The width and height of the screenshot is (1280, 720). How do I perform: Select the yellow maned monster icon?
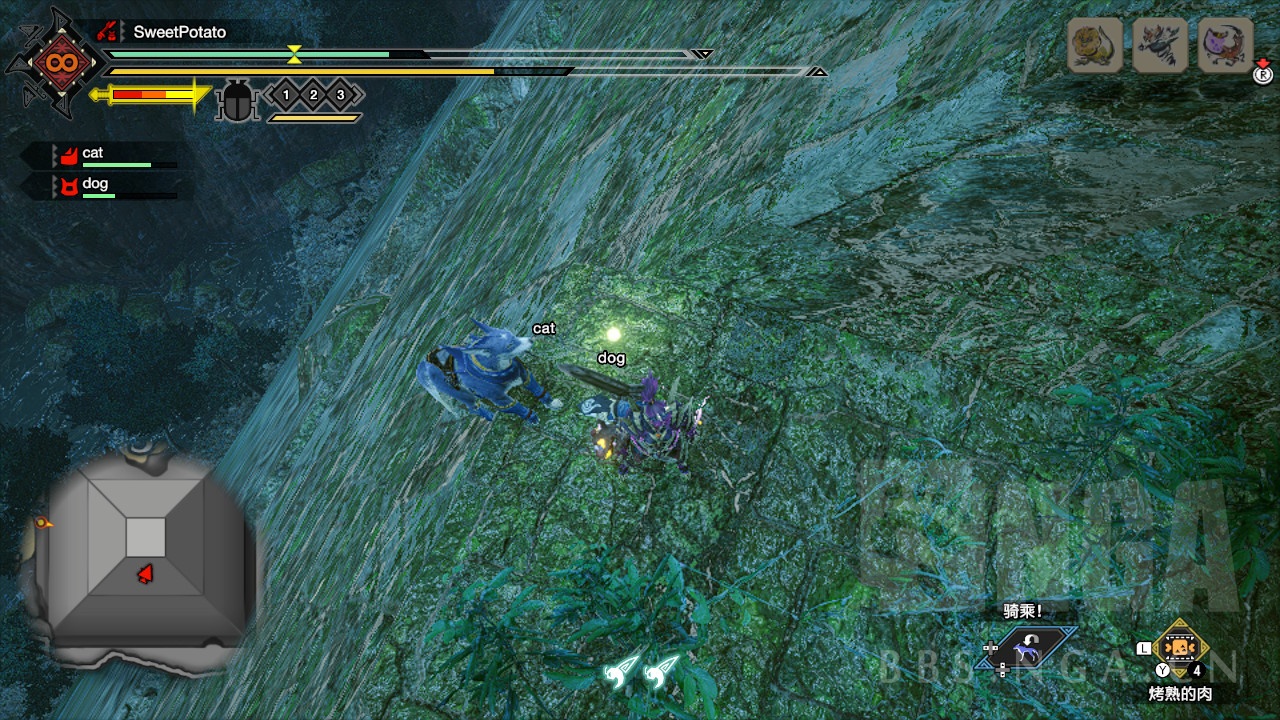coord(1094,45)
